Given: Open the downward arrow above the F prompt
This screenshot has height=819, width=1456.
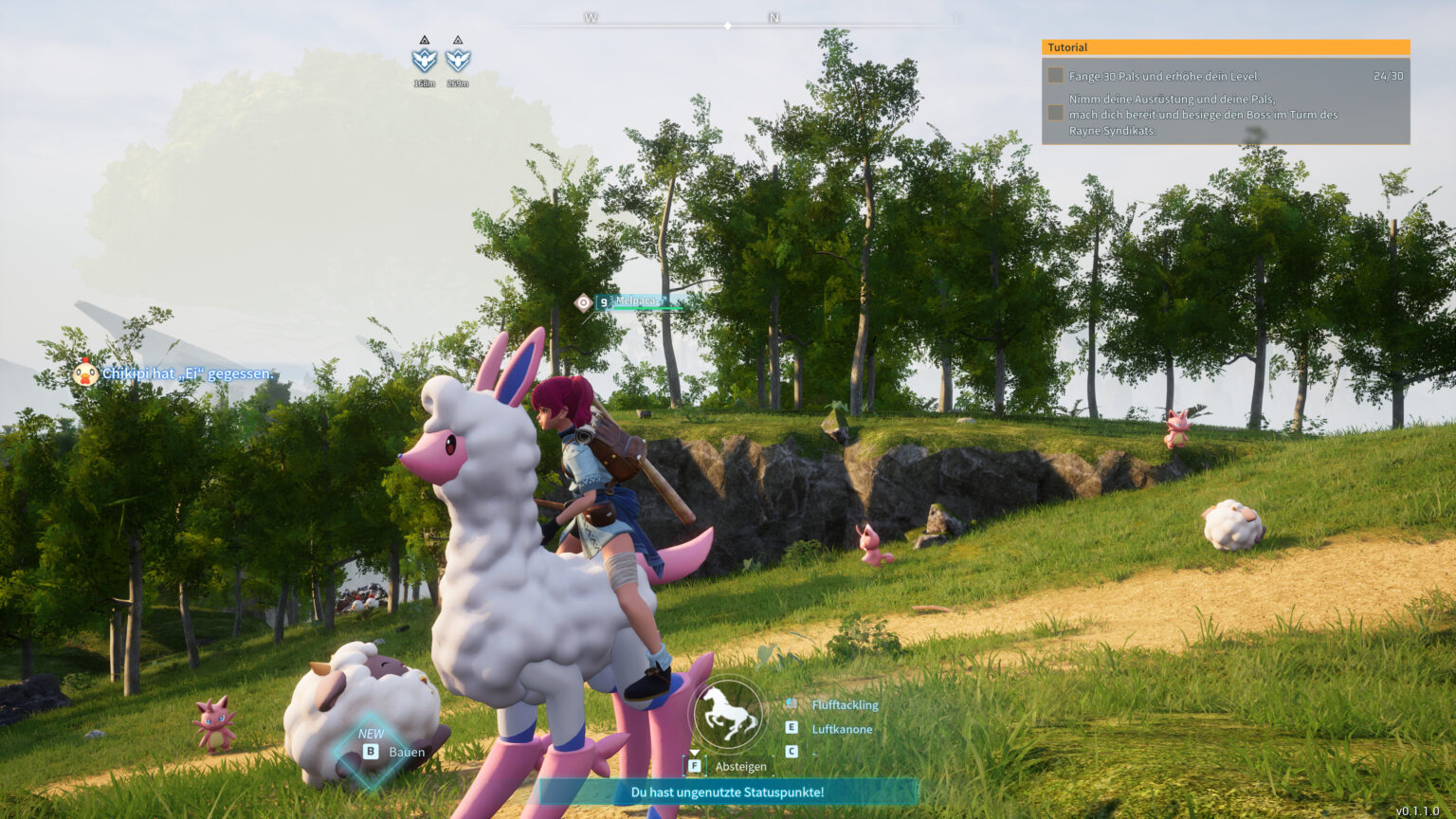Looking at the screenshot, I should (x=695, y=753).
